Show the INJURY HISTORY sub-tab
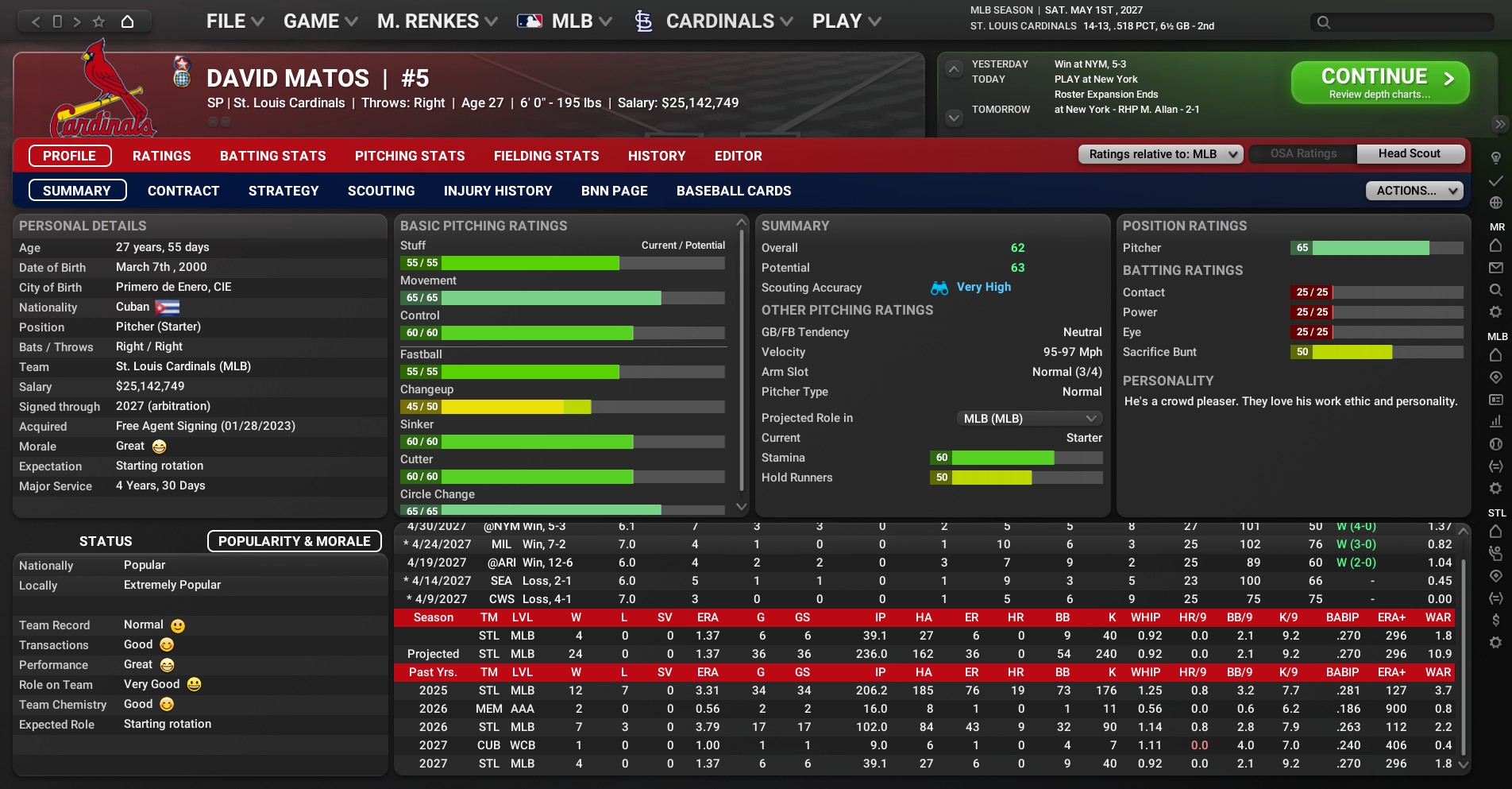Screen dimensions: 1512x789 click(x=498, y=191)
